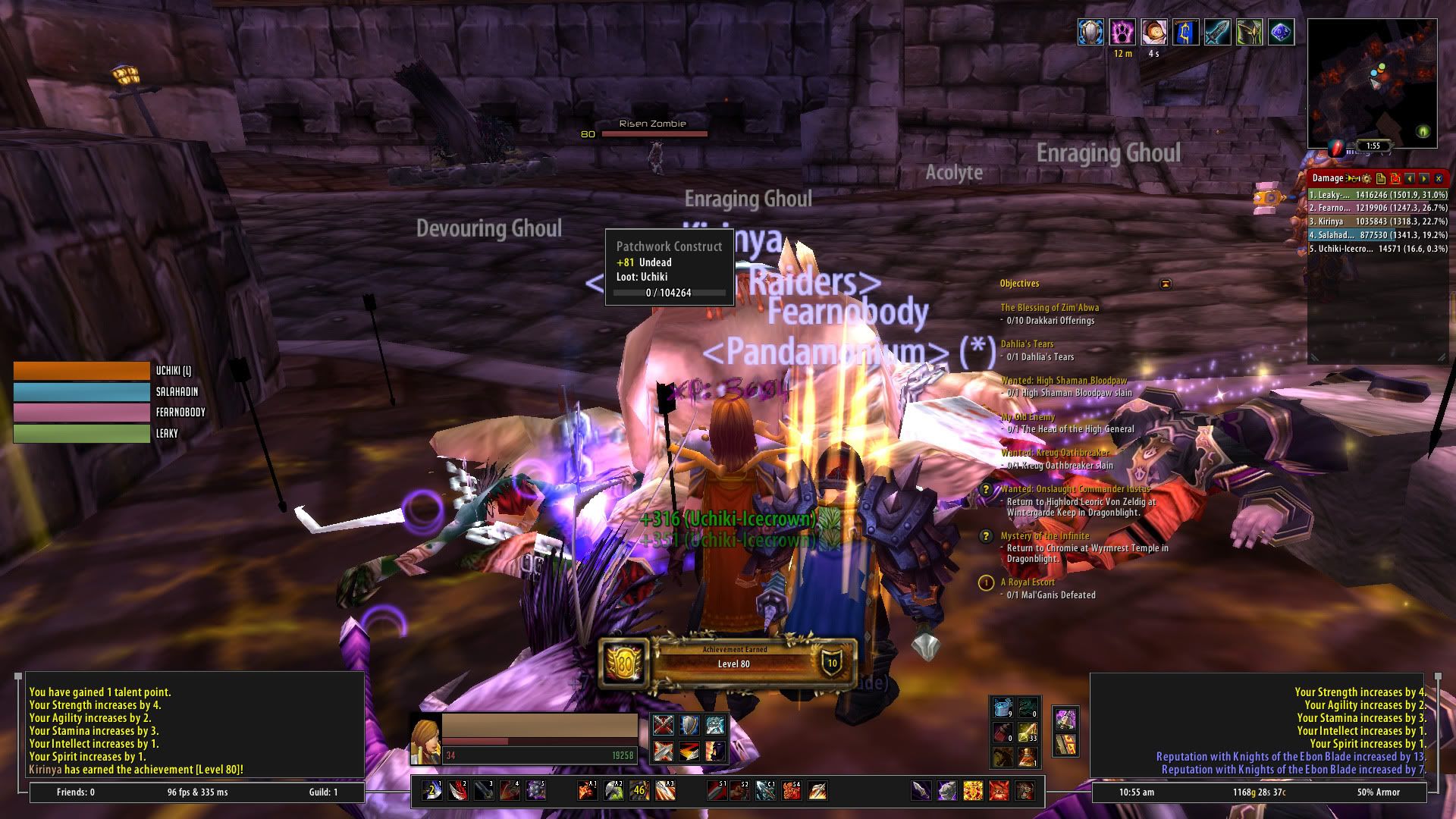Select Leaky's party frame
This screenshot has width=1456, height=819.
82,434
